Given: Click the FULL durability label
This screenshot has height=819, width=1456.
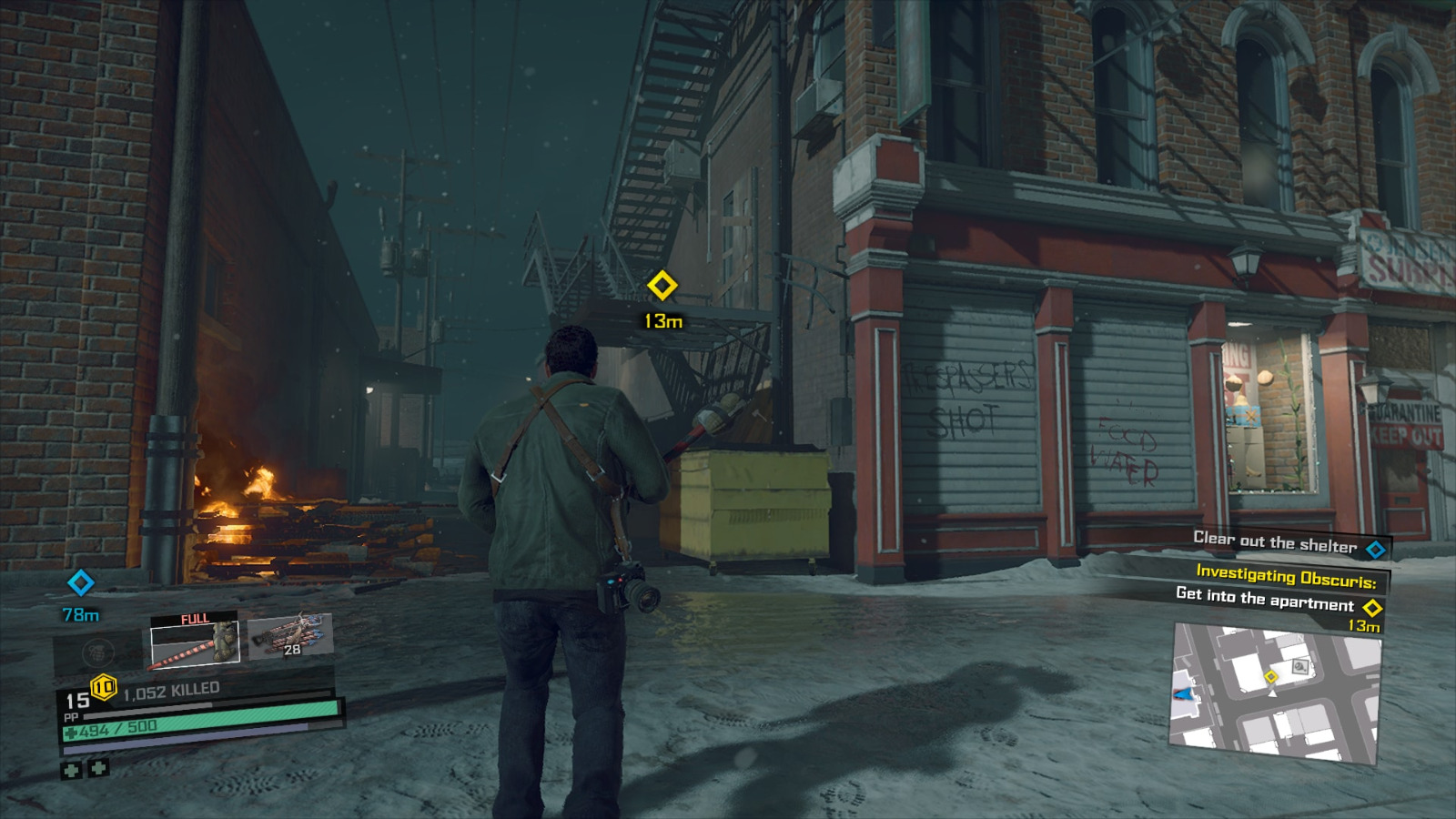Looking at the screenshot, I should [x=196, y=617].
